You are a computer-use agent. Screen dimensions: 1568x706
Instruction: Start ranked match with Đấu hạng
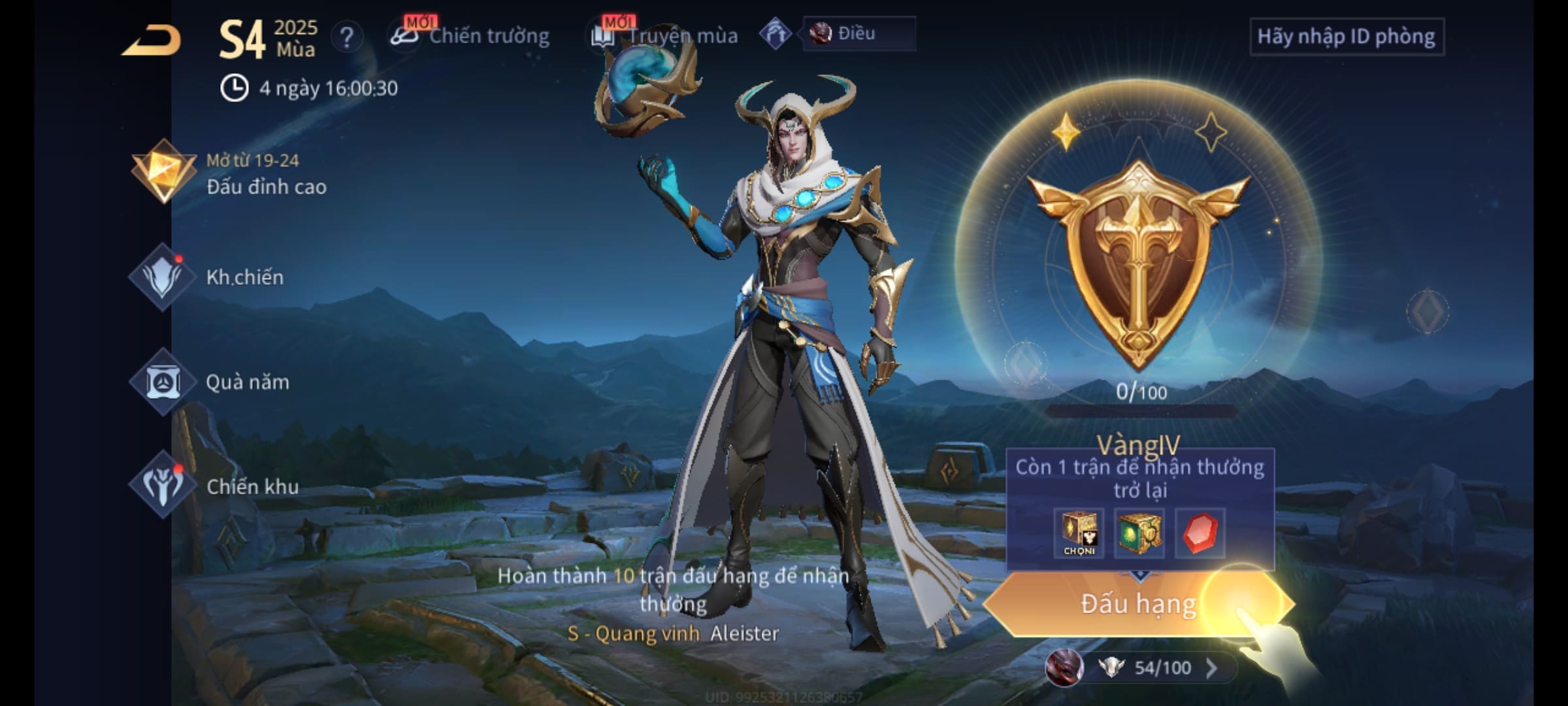[x=1137, y=604]
